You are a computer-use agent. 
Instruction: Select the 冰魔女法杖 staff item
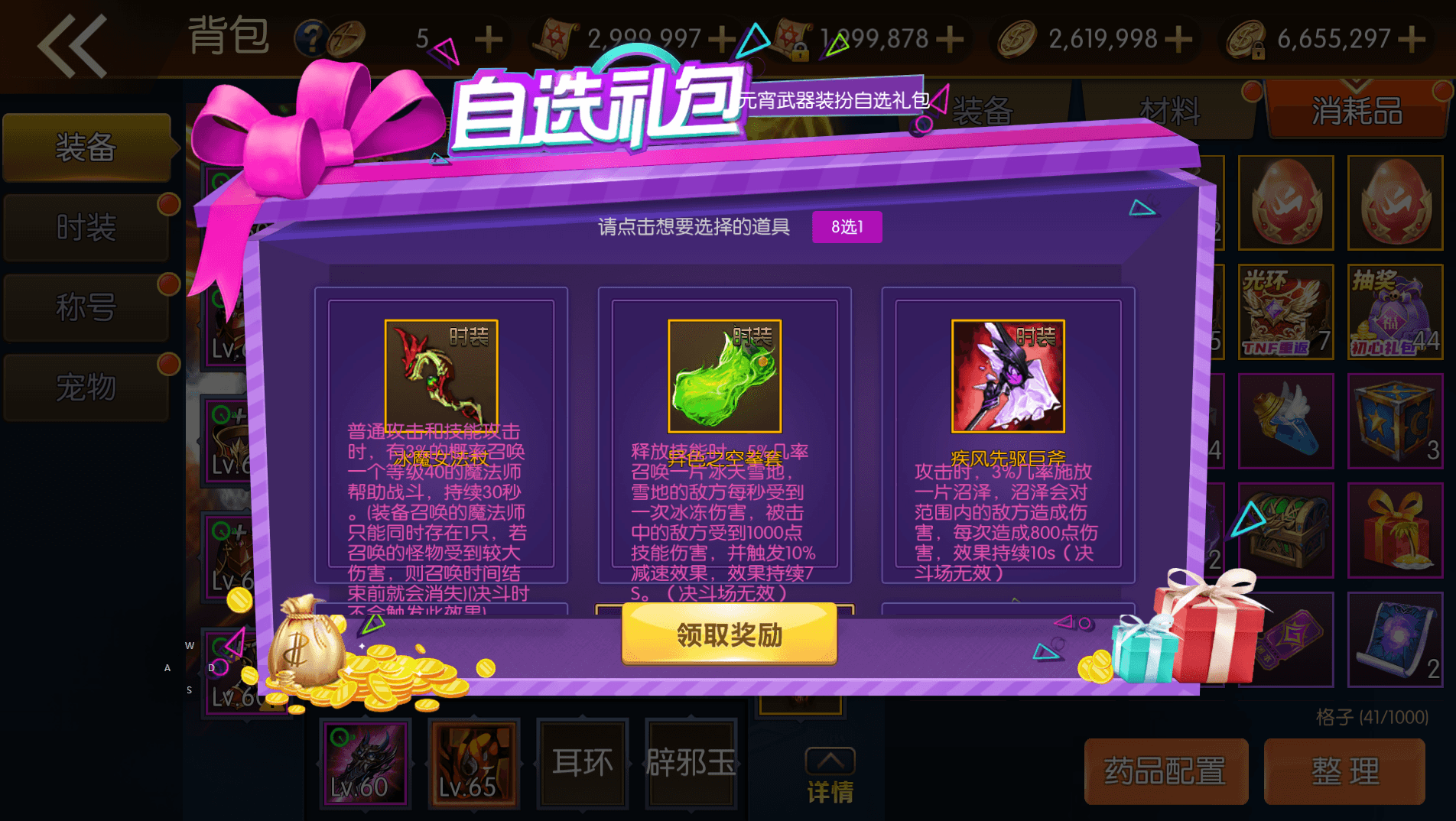(442, 375)
